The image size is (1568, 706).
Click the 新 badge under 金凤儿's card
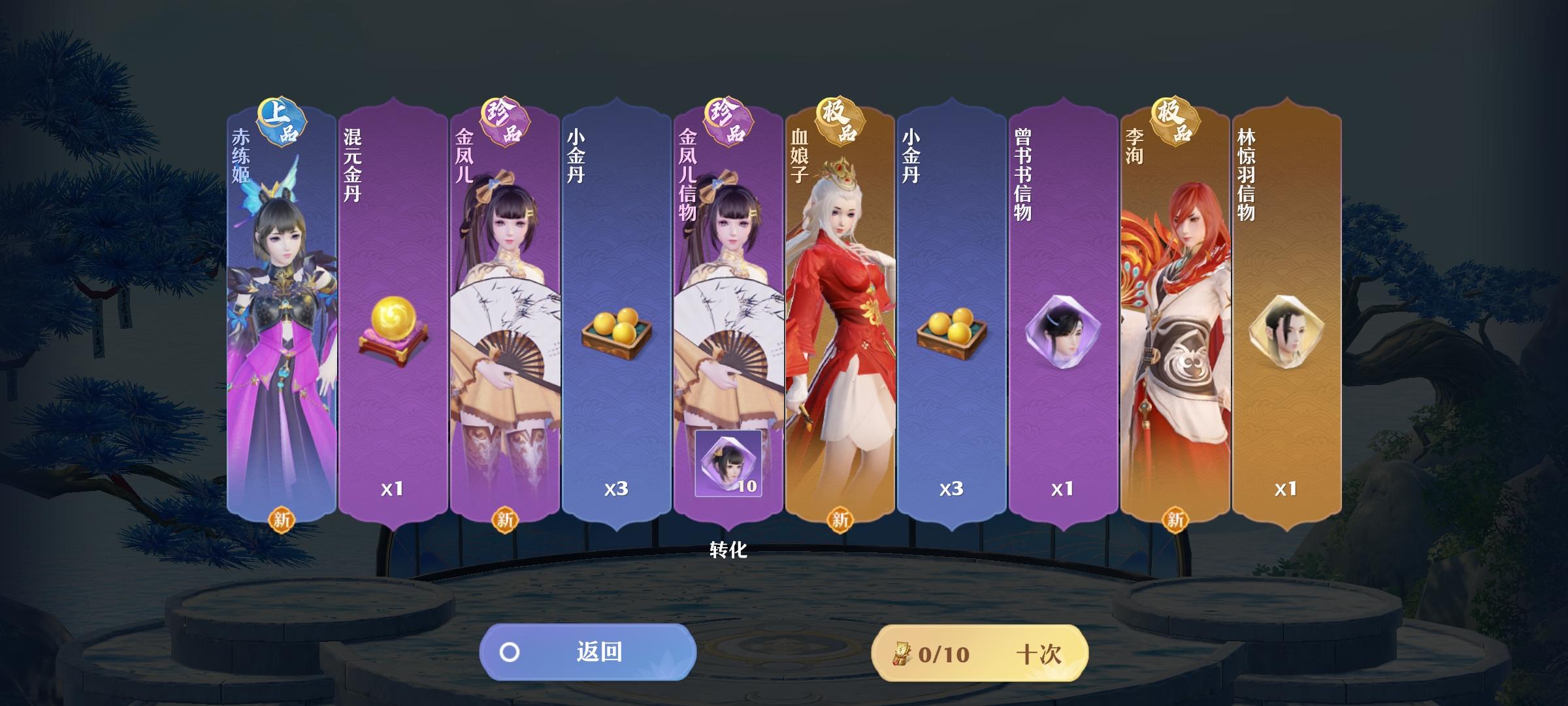click(503, 520)
